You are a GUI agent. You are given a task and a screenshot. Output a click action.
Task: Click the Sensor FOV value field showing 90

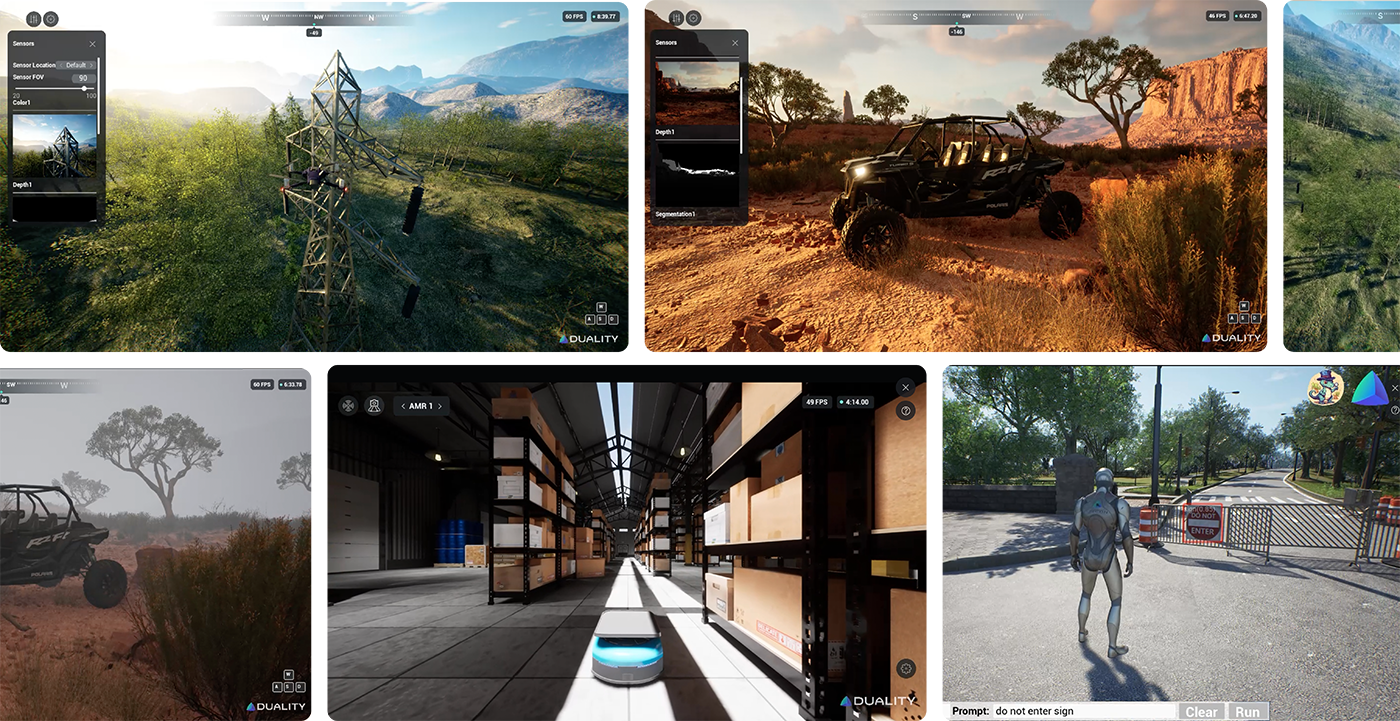click(82, 77)
